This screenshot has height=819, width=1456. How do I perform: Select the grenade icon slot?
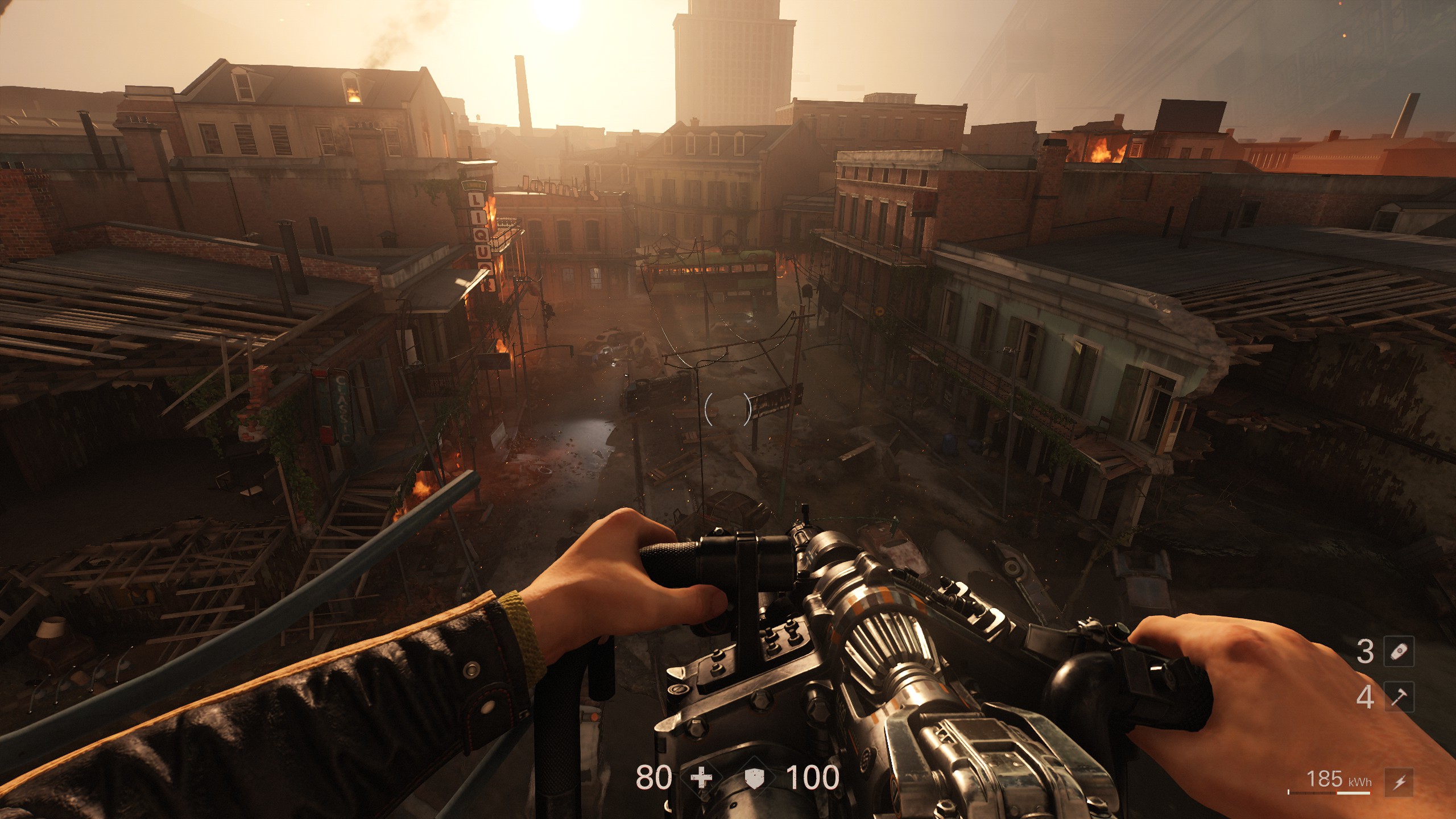click(1399, 651)
